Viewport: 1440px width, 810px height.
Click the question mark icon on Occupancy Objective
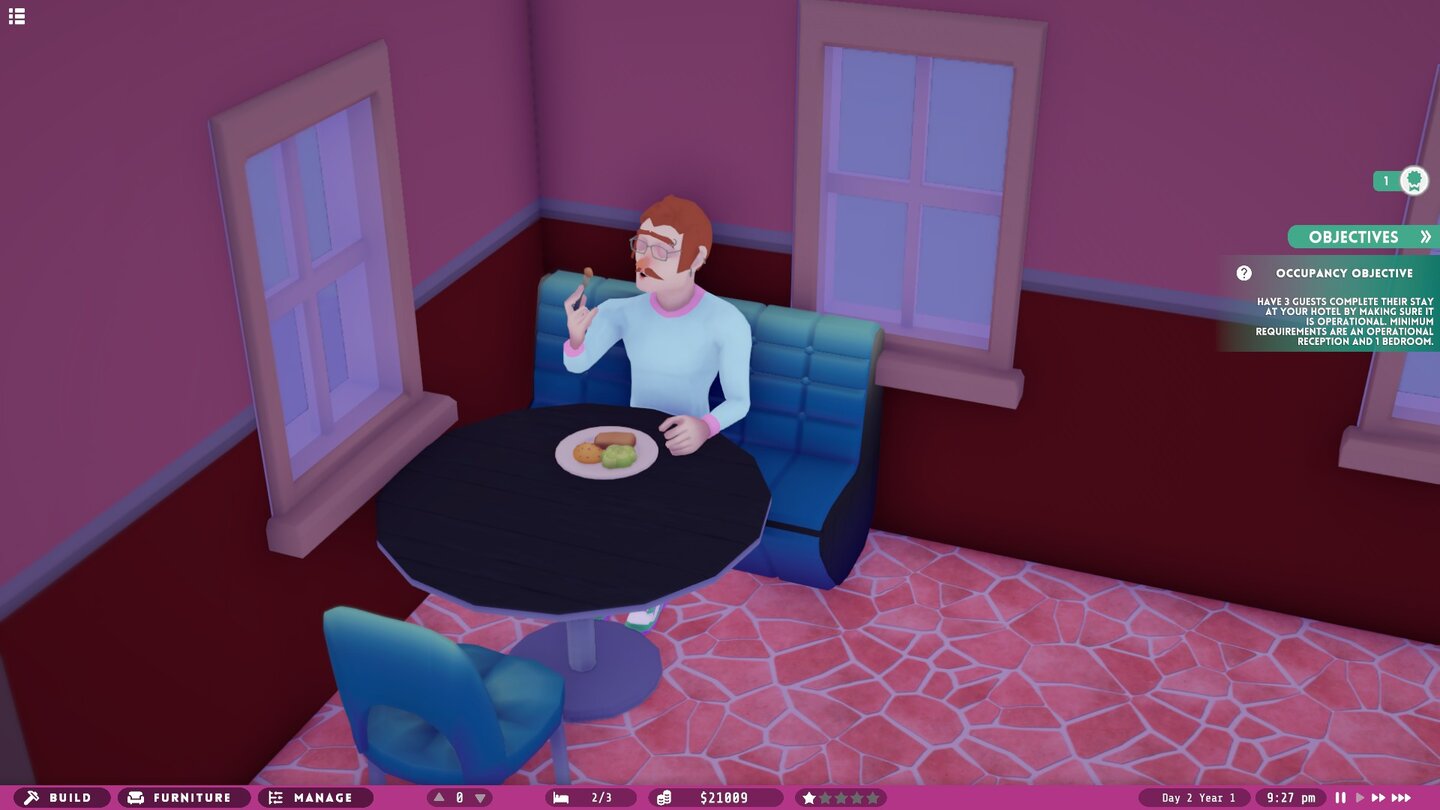click(x=1243, y=272)
